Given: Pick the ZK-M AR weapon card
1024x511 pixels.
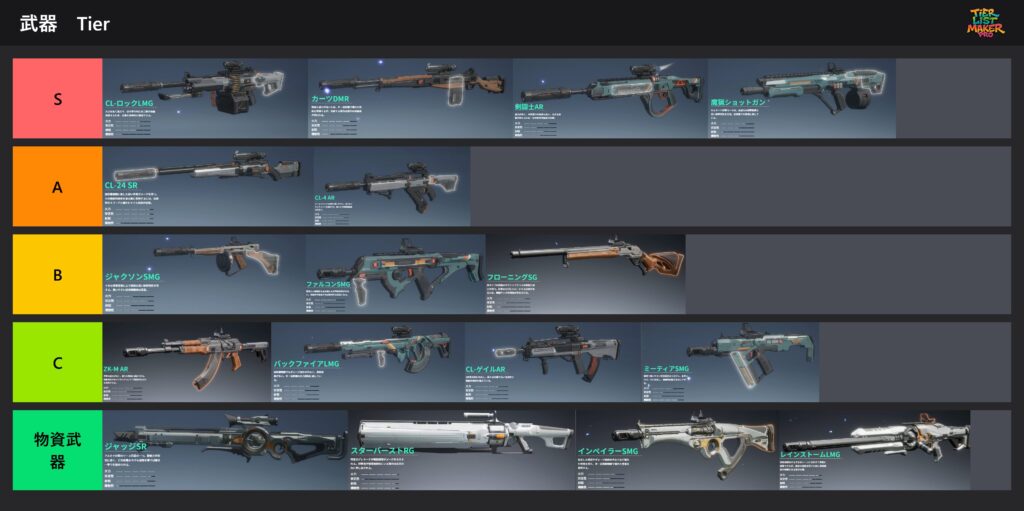Looking at the screenshot, I should coord(187,362).
